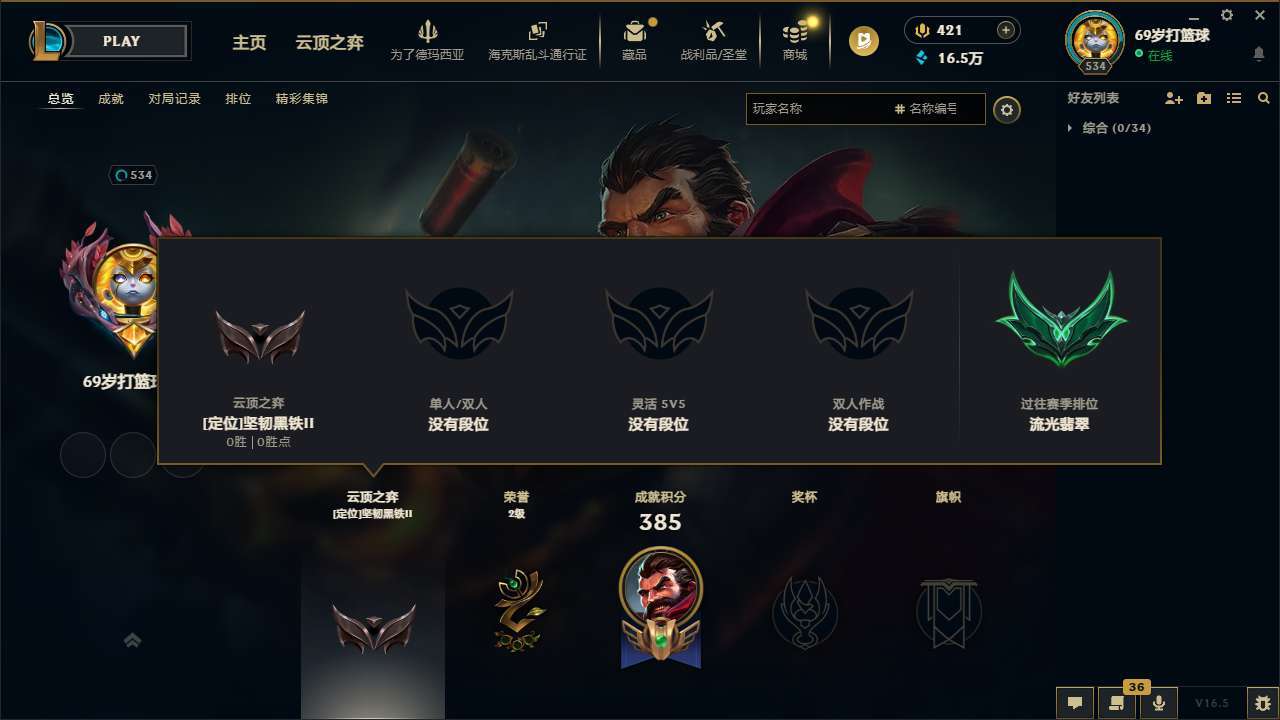Collapse the profile panel with the chevron
This screenshot has height=720, width=1280.
(x=132, y=640)
